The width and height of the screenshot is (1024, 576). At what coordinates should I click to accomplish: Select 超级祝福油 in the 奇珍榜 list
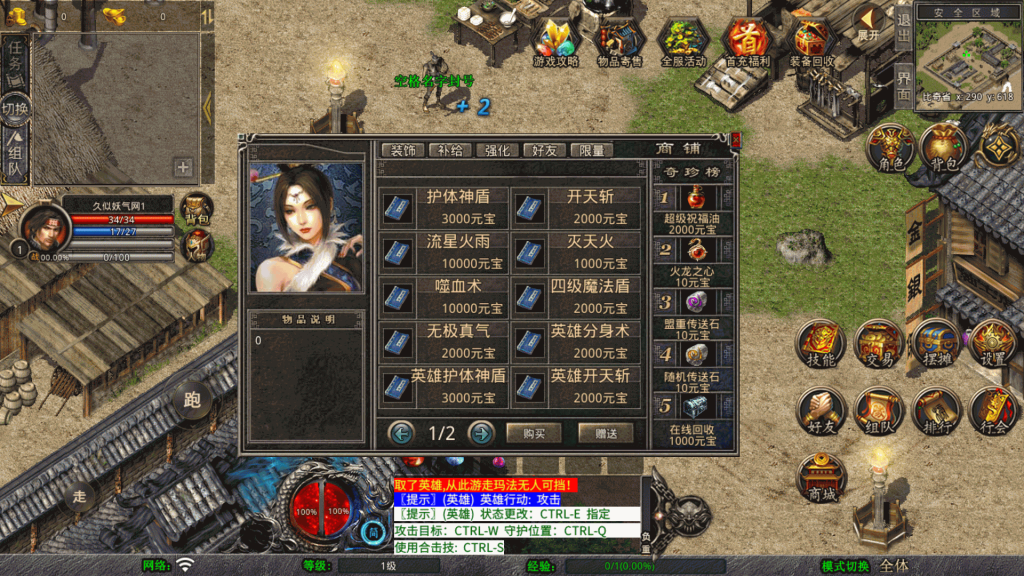693,208
